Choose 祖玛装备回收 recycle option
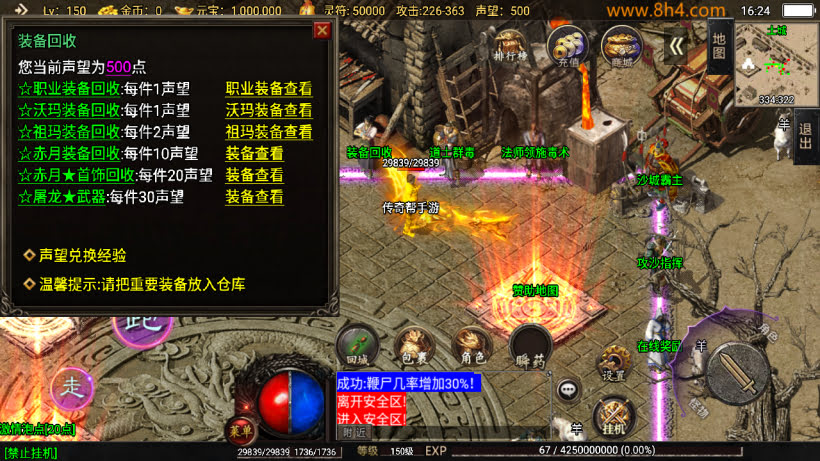 (70, 132)
